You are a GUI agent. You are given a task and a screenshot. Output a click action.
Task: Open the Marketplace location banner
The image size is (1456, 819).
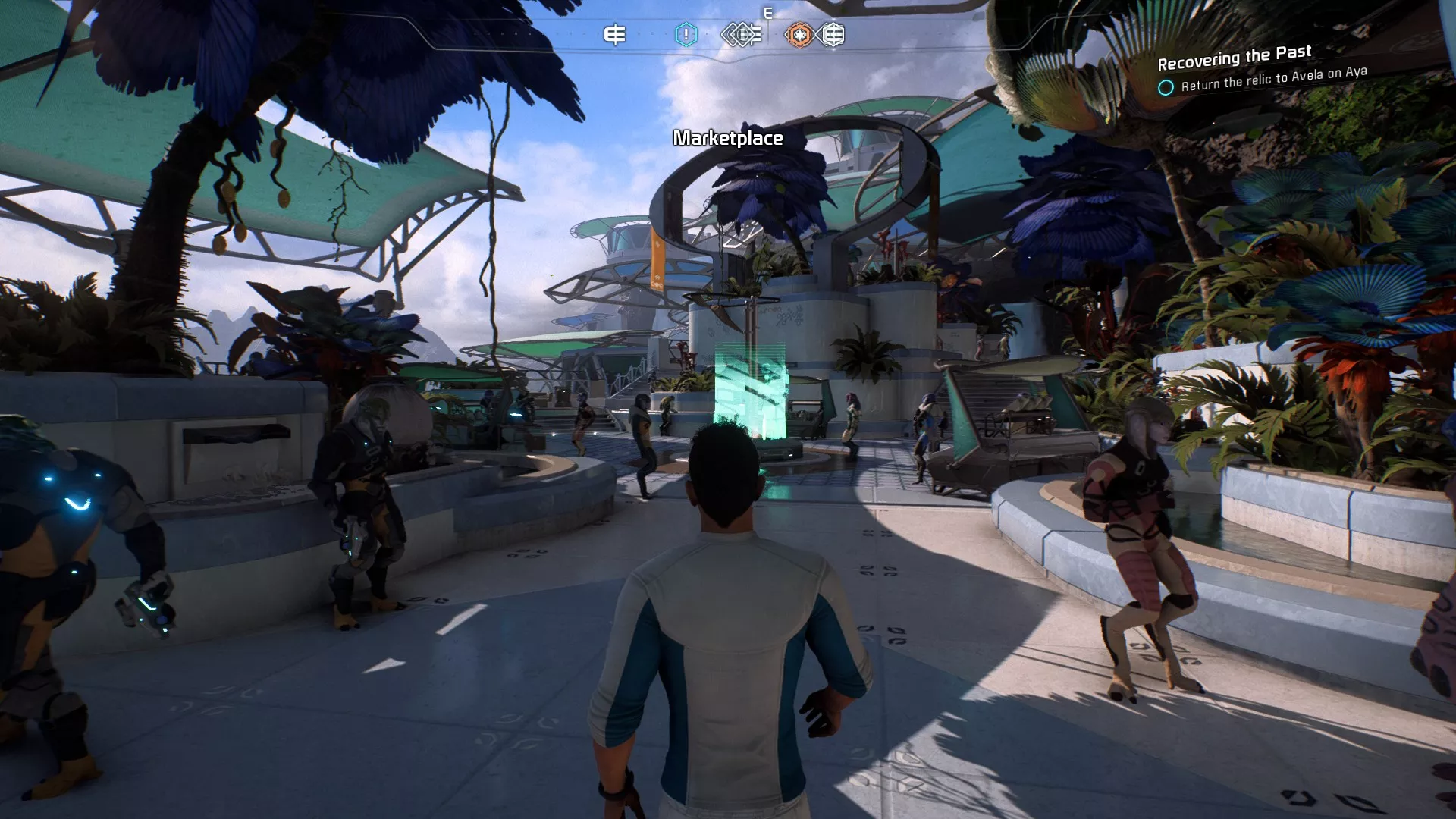[728, 139]
